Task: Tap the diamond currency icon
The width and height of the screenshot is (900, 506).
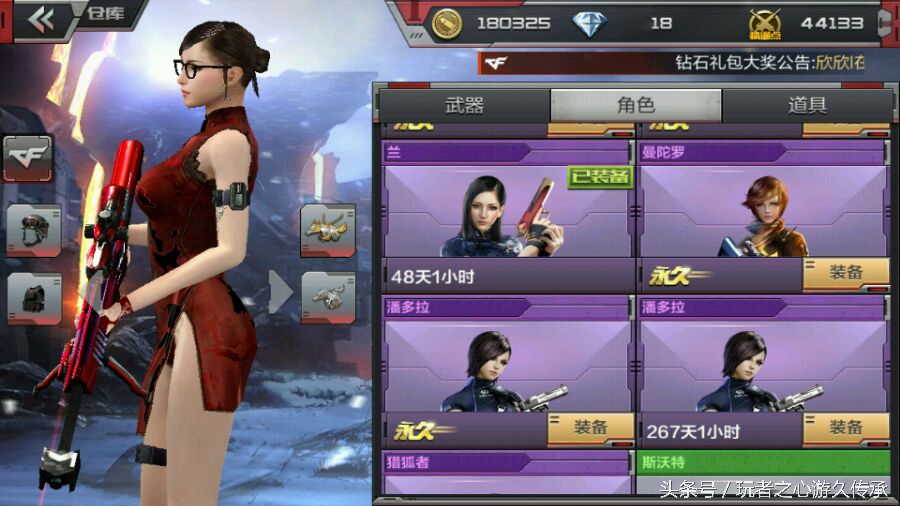Action: pos(590,22)
